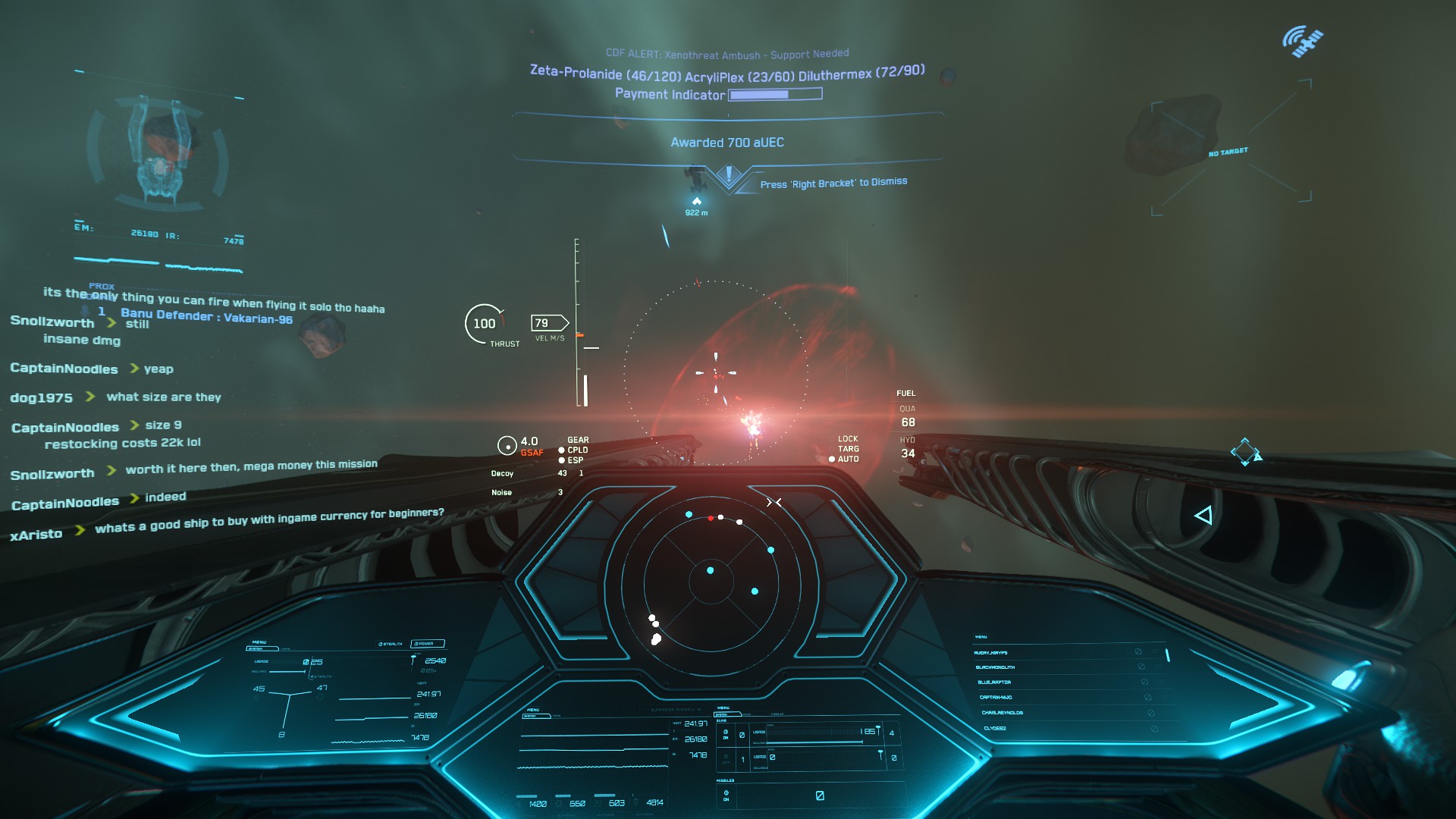This screenshot has height=819, width=1456.
Task: Click the No Target display panel
Action: 1228,152
